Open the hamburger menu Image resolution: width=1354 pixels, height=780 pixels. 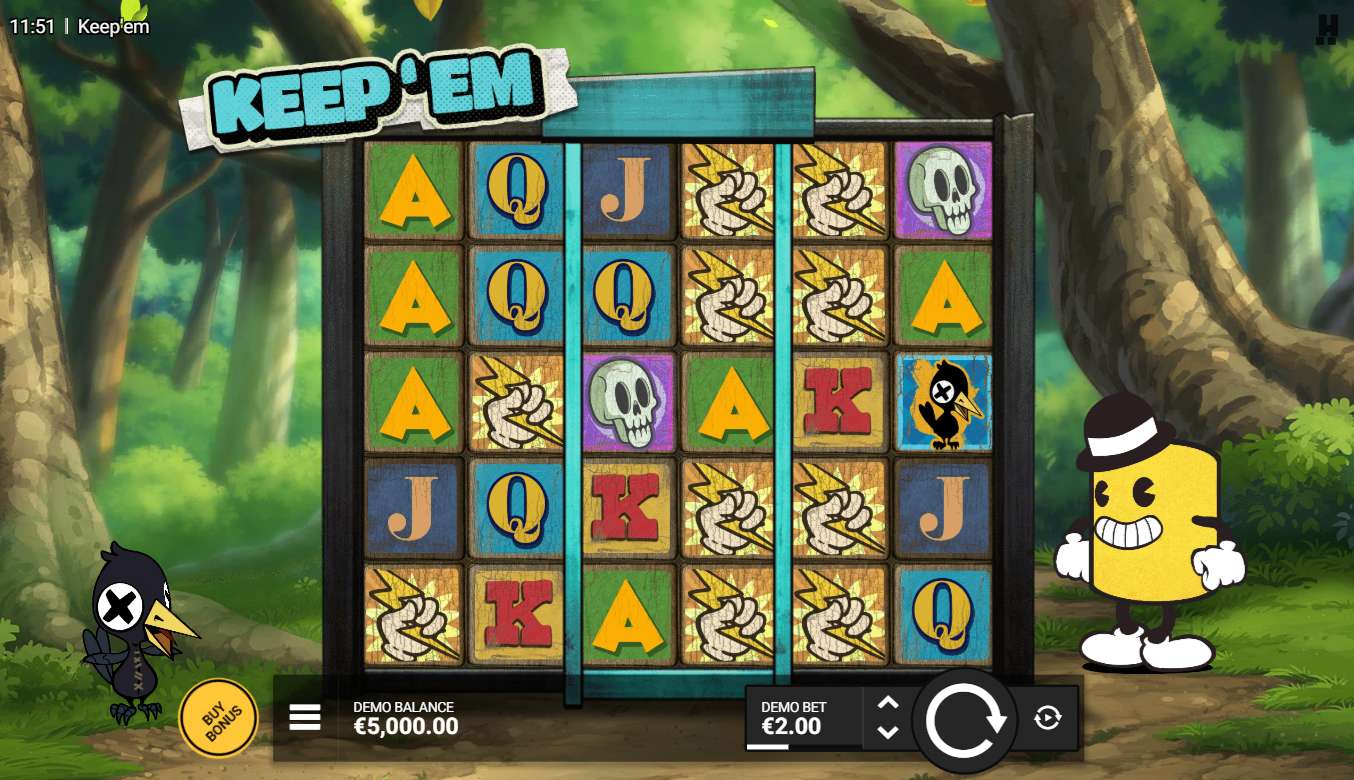coord(305,717)
